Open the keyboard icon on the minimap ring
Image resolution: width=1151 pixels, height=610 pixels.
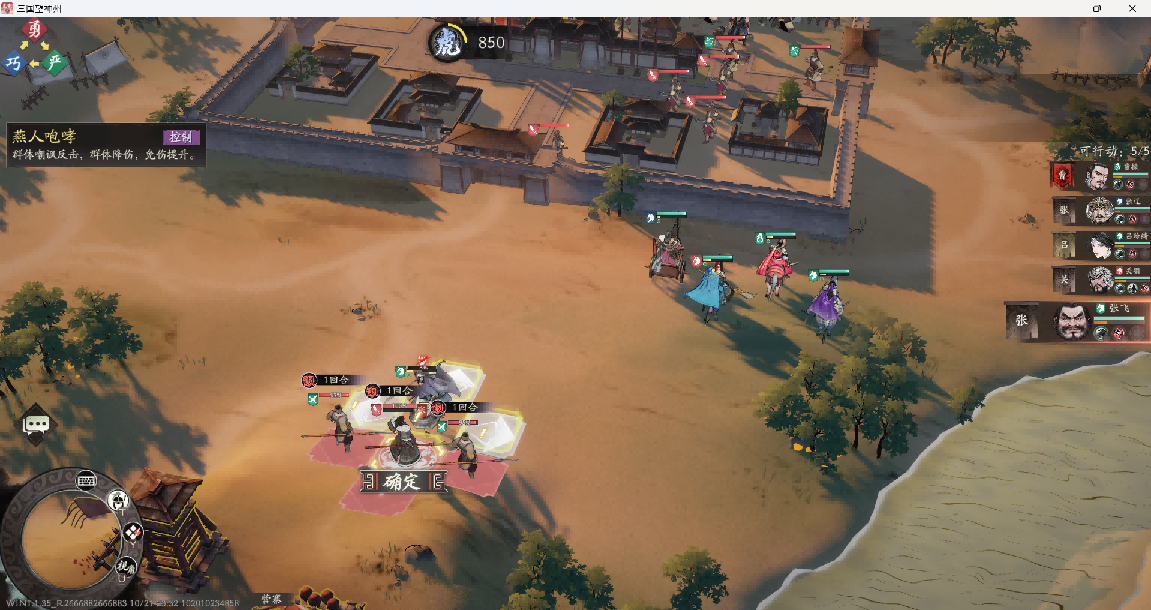tap(86, 480)
